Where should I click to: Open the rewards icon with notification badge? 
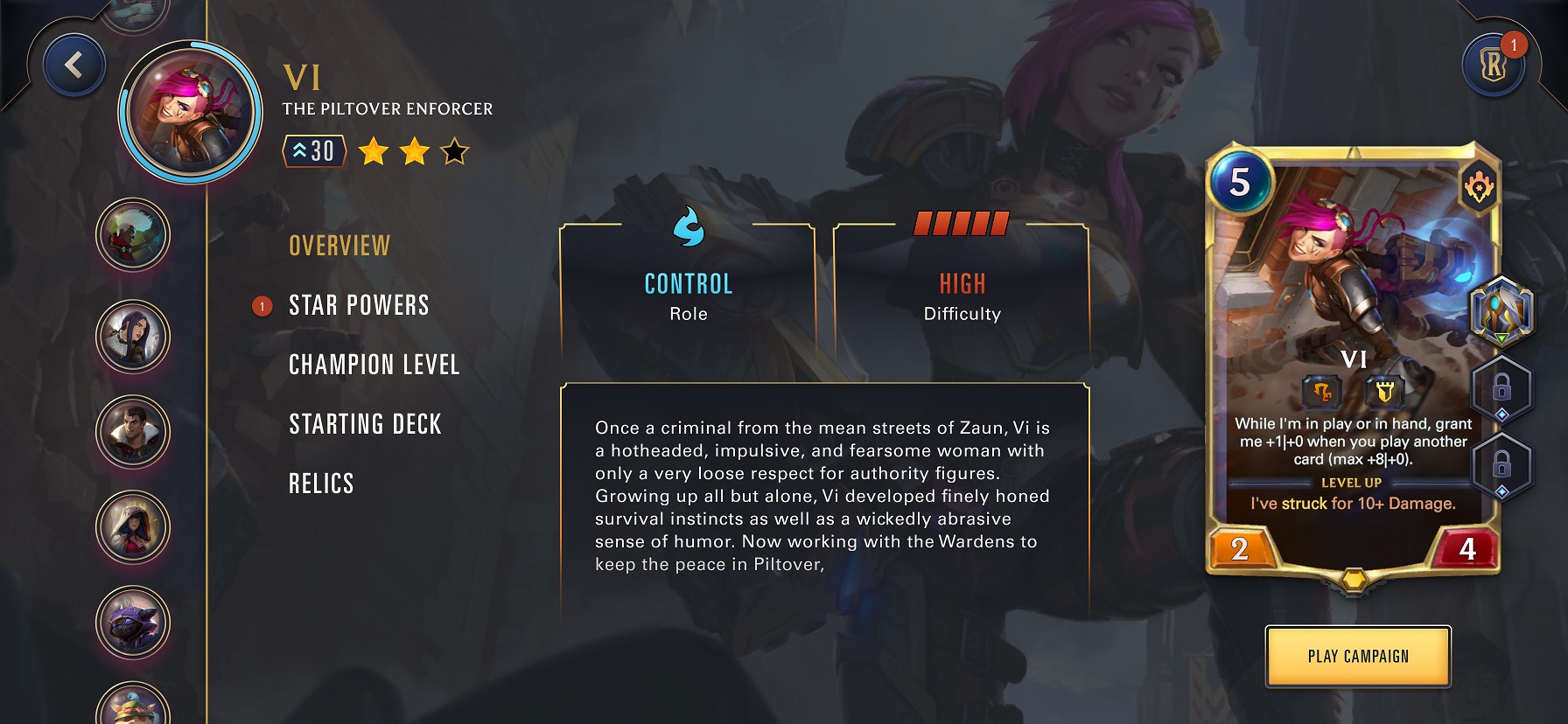point(1493,65)
